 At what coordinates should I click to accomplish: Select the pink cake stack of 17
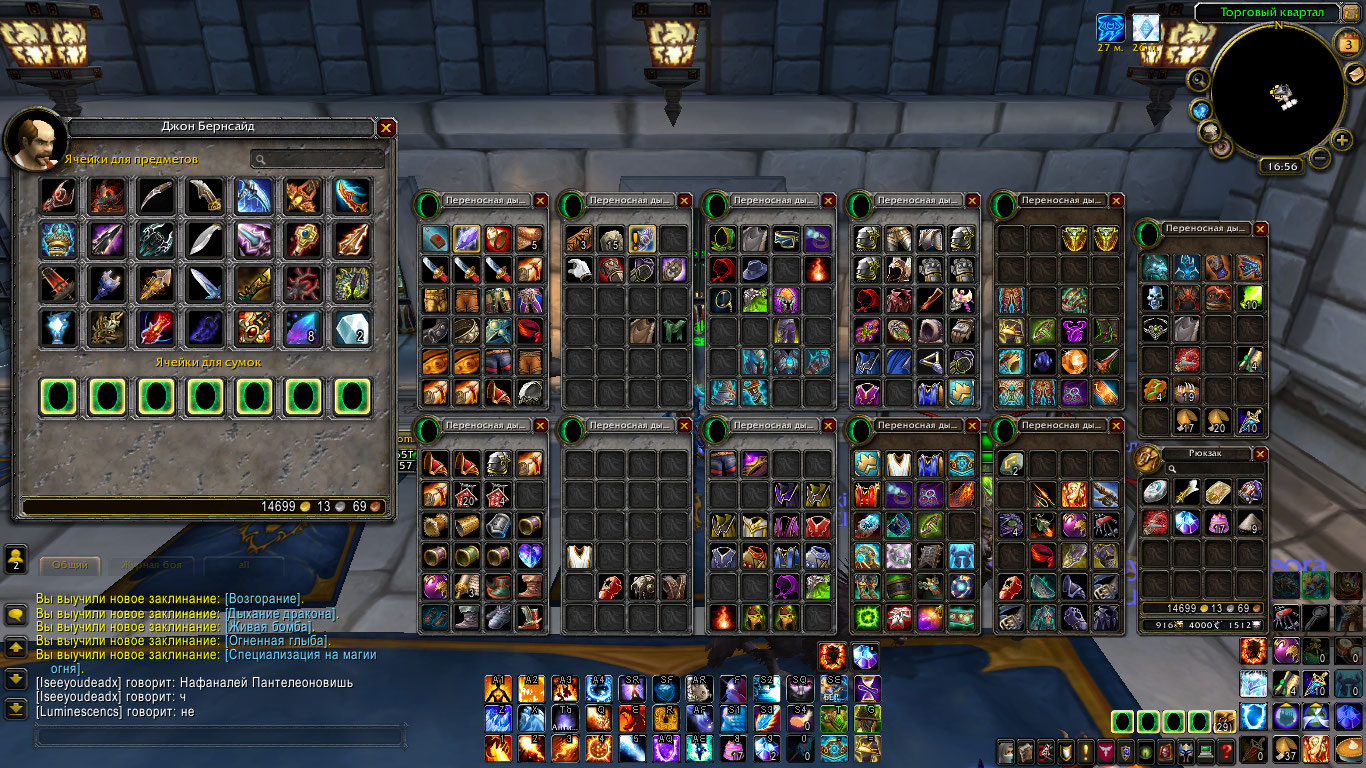1218,522
